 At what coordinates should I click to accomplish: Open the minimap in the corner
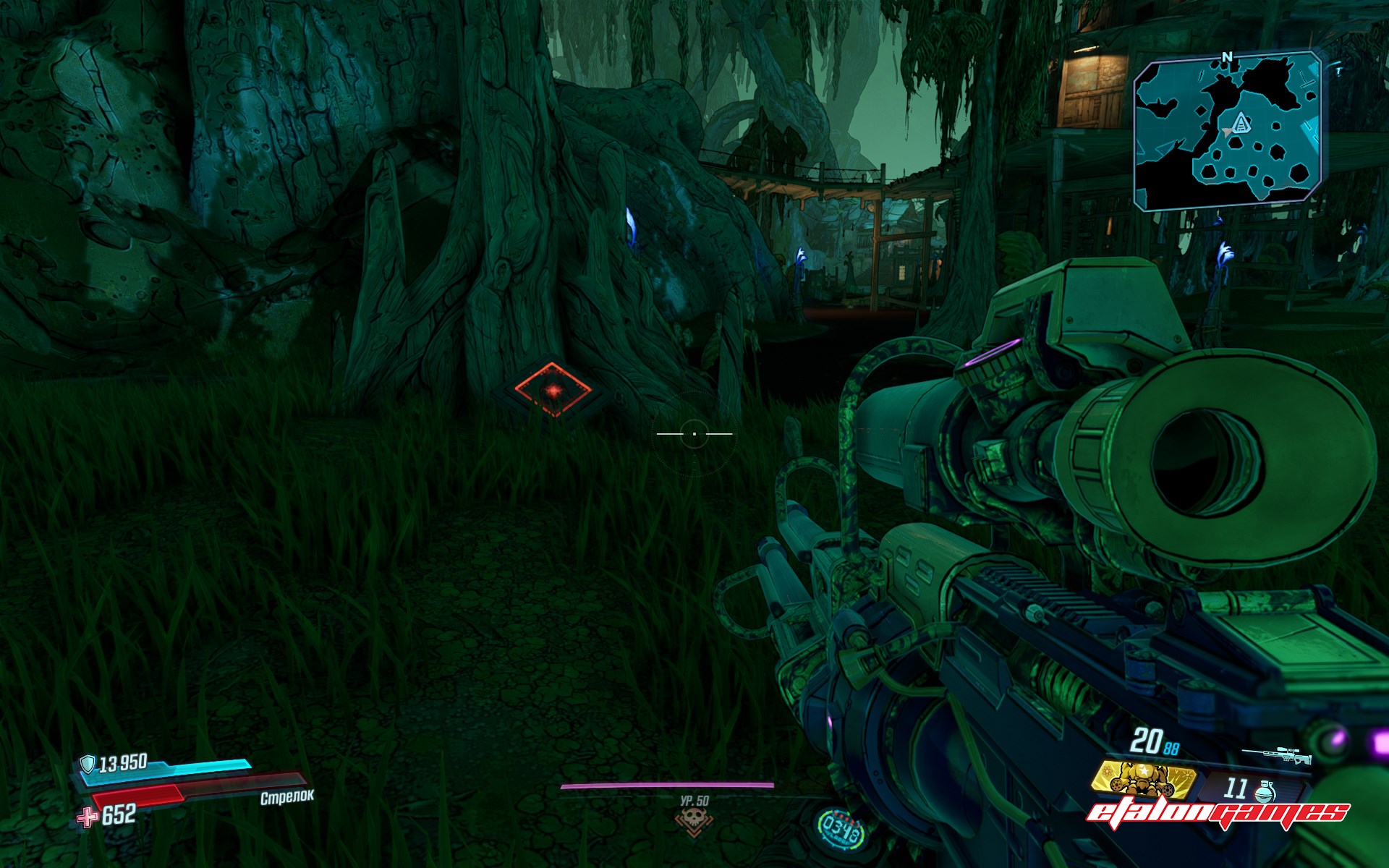(1229, 132)
